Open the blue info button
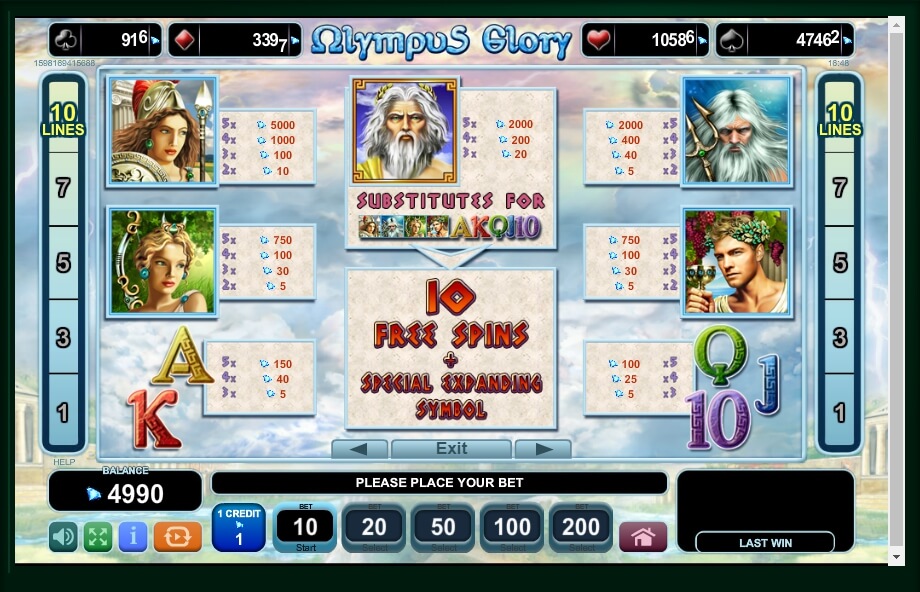This screenshot has width=920, height=592. point(133,537)
